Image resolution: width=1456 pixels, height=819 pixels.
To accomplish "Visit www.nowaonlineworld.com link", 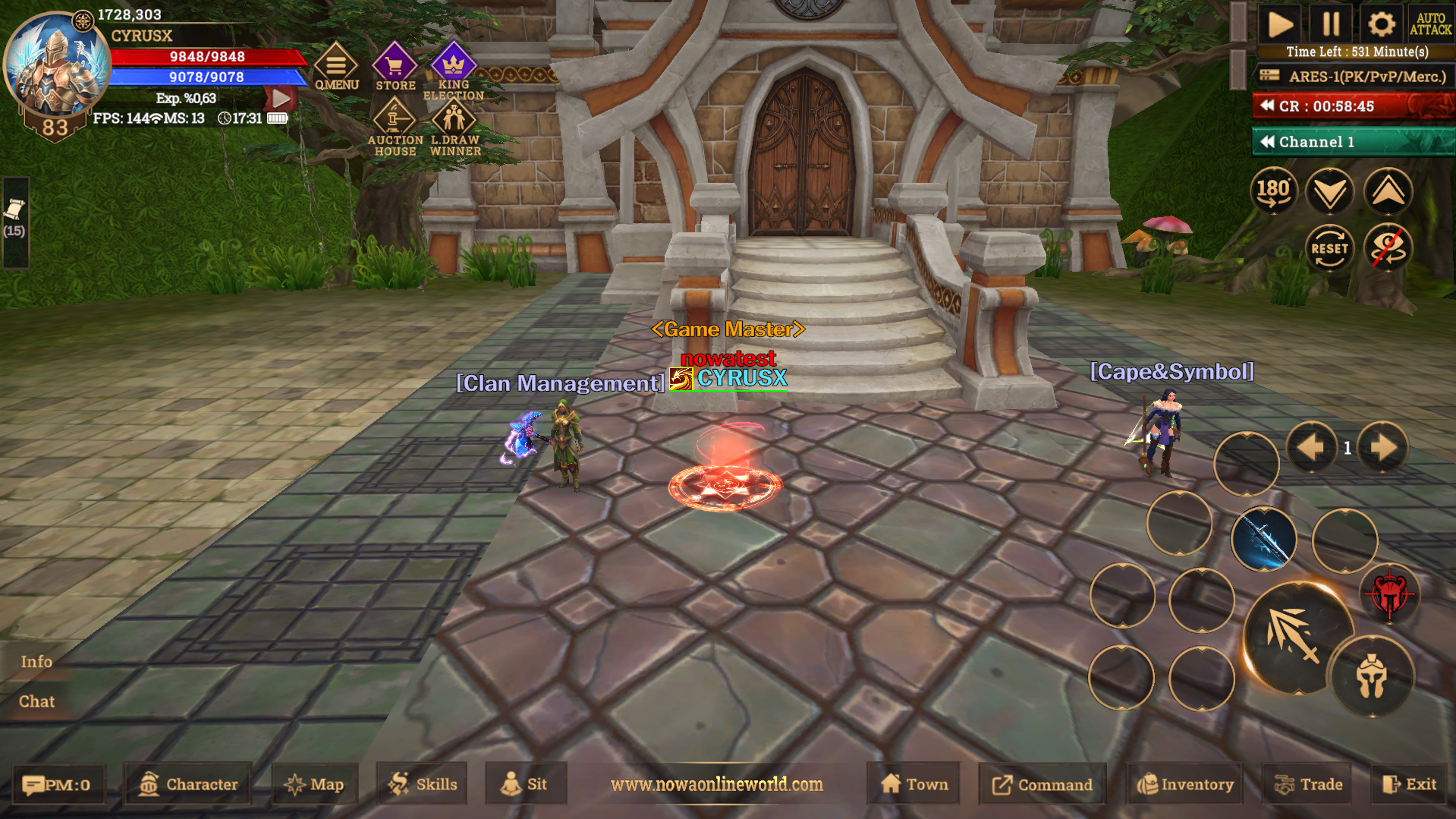I will click(x=716, y=784).
